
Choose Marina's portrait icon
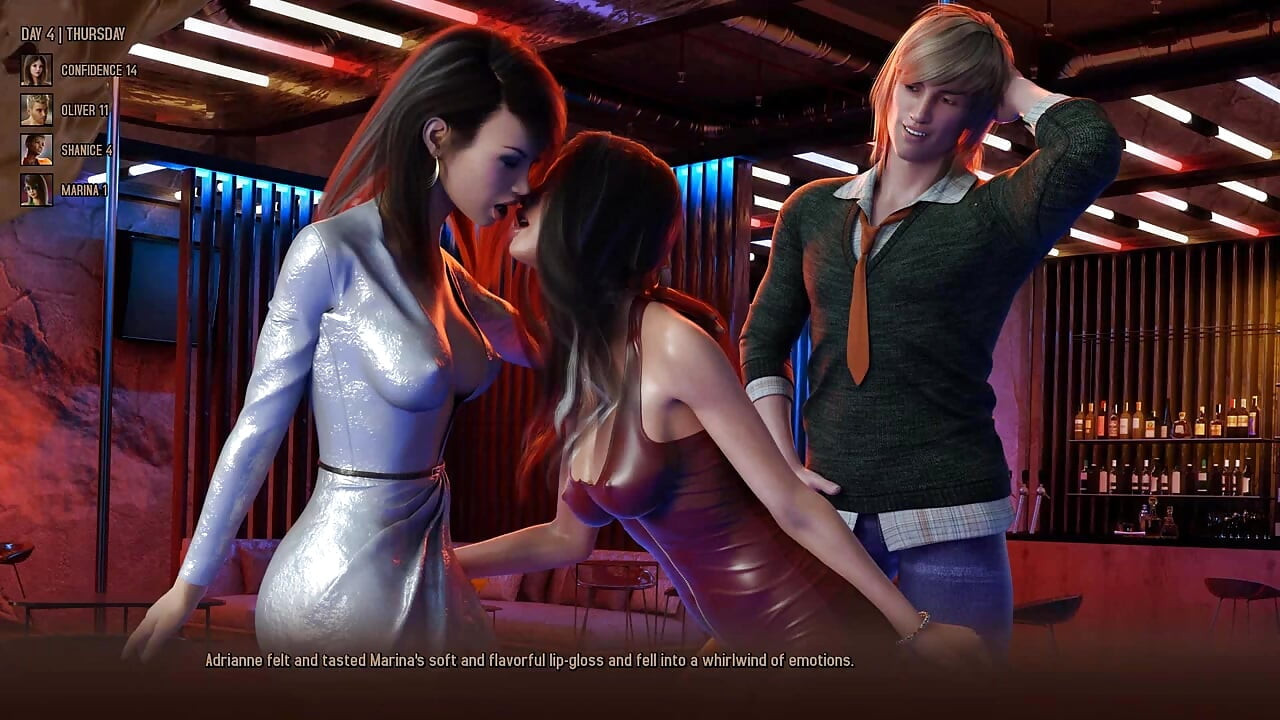[36, 190]
